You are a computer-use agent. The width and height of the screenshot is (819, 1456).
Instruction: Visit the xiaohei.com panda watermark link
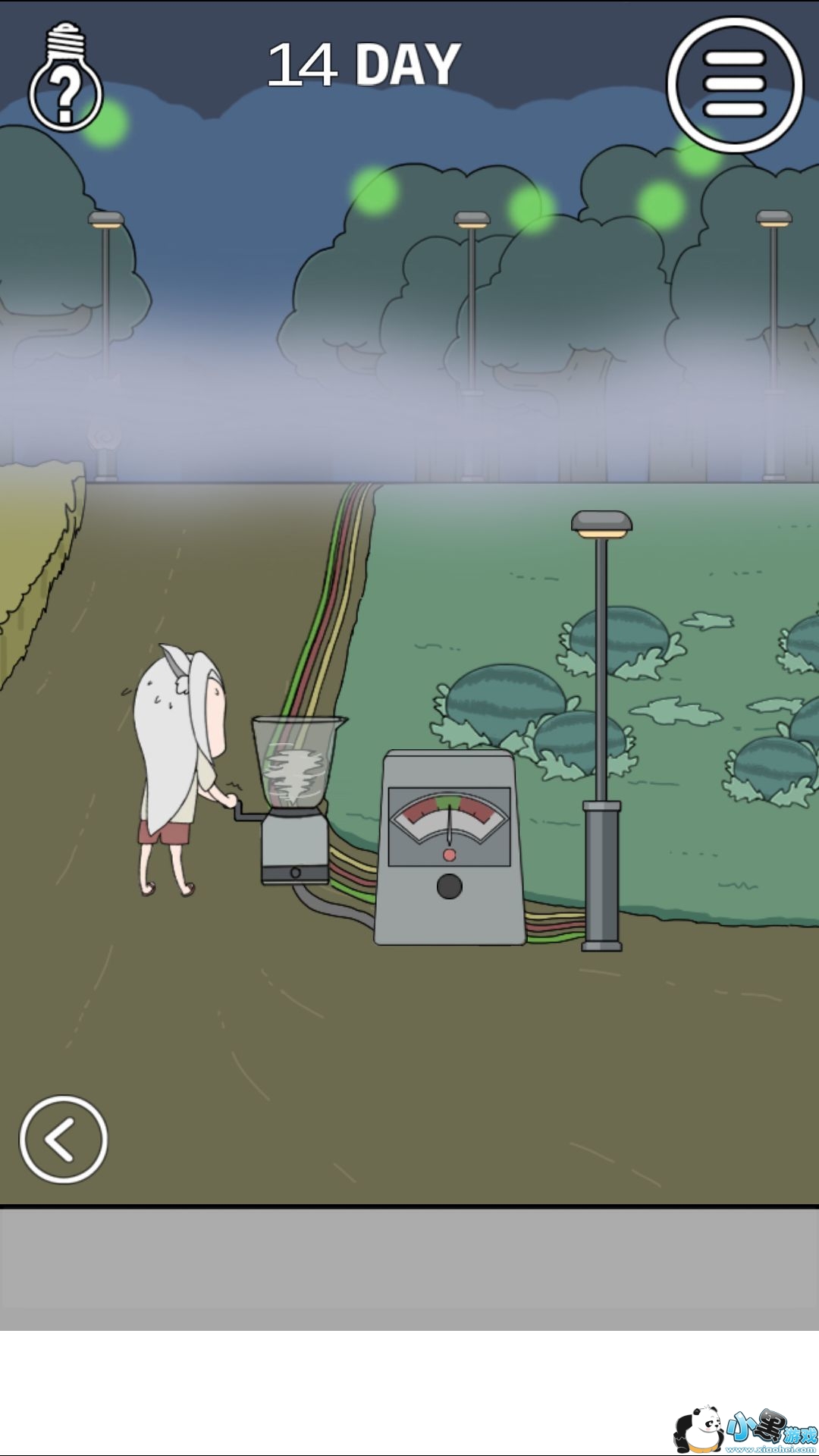click(745, 1429)
